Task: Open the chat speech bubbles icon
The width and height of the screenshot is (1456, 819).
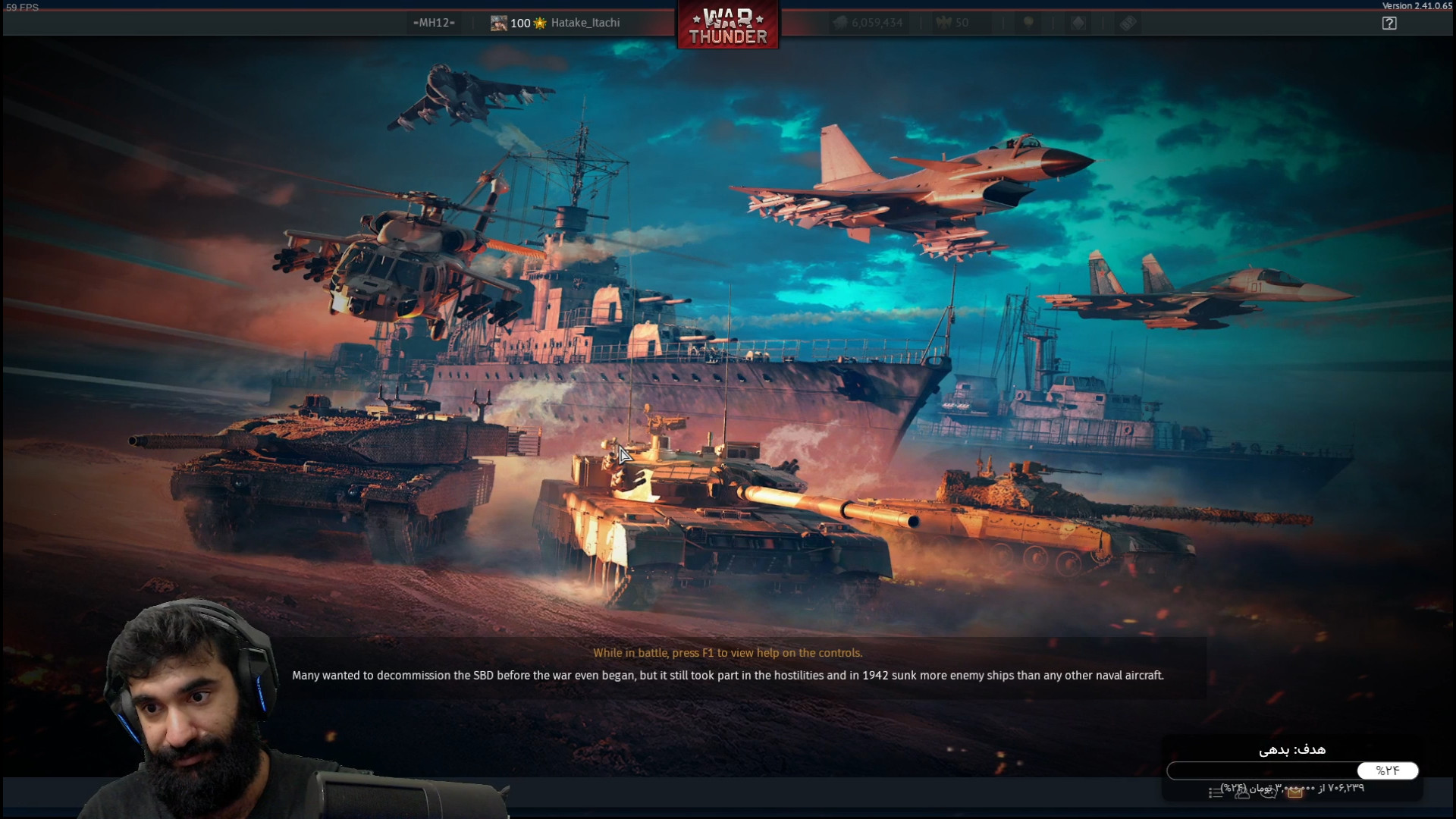Action: [1269, 792]
